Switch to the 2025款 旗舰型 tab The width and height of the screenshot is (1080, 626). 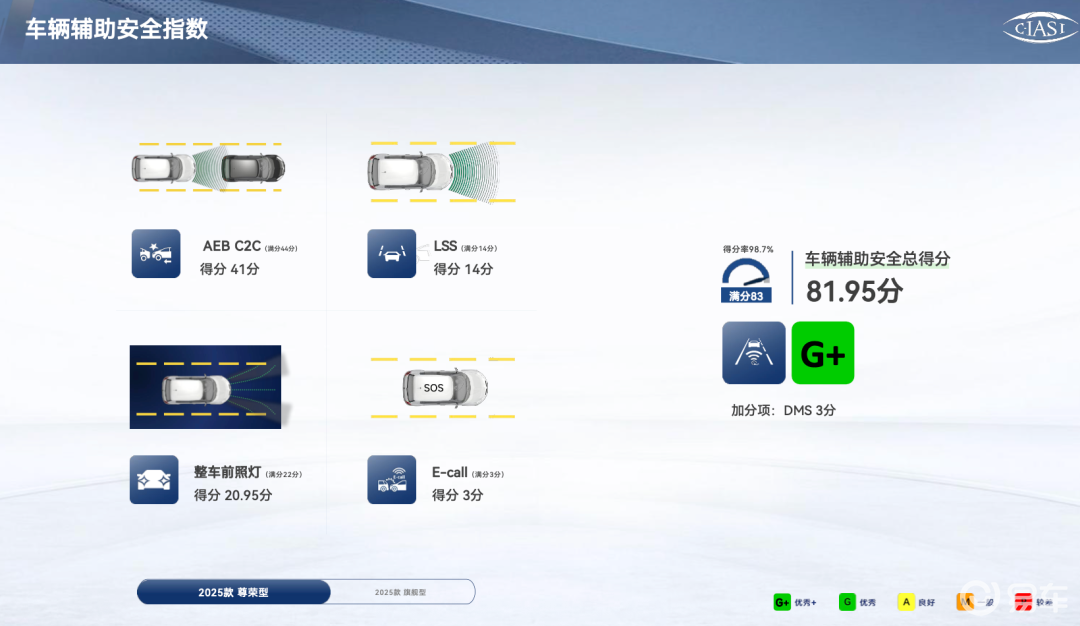[x=401, y=592]
